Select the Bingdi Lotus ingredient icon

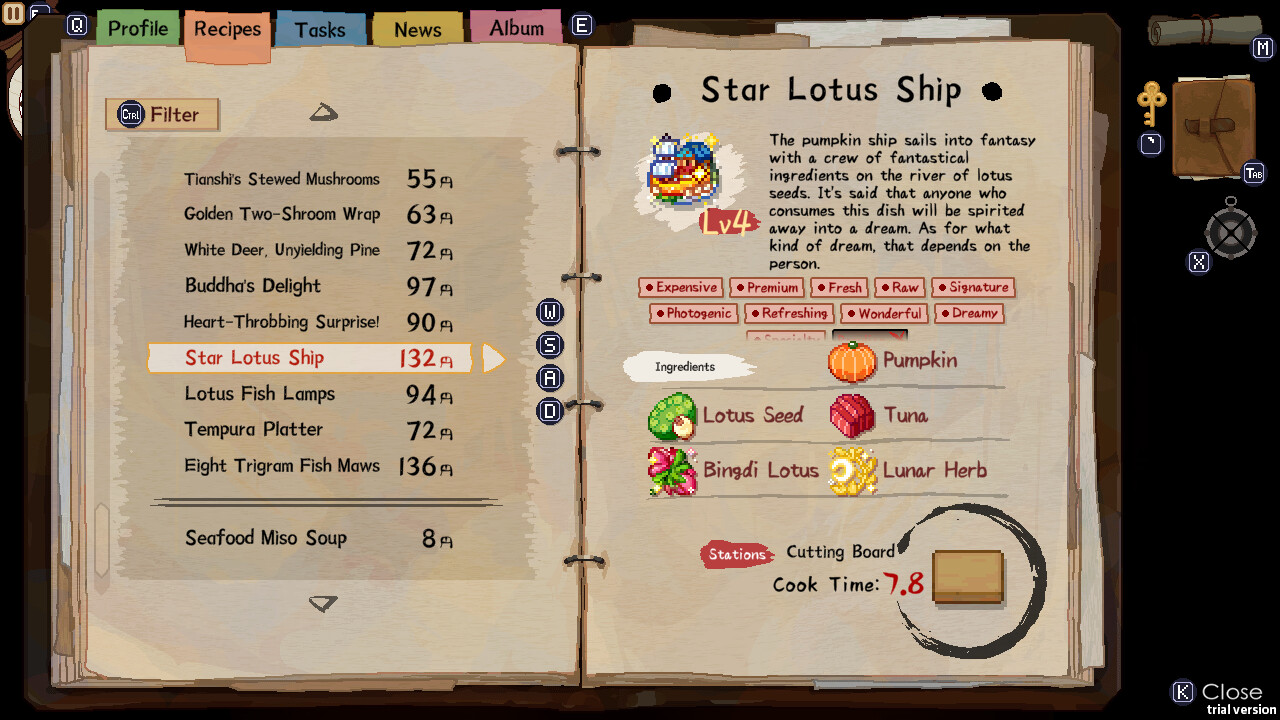(672, 470)
